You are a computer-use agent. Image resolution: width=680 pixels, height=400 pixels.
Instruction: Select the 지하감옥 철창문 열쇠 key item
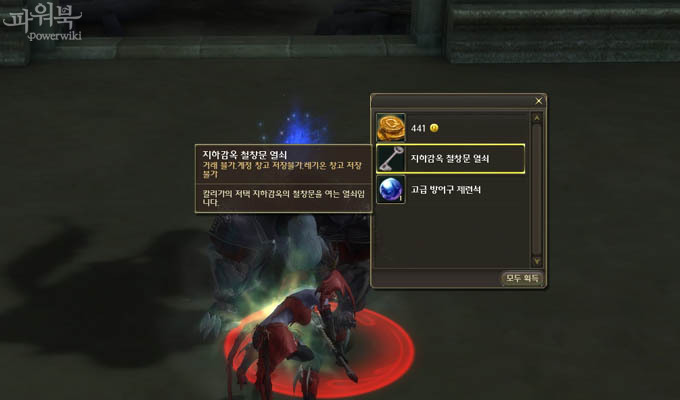(x=450, y=159)
